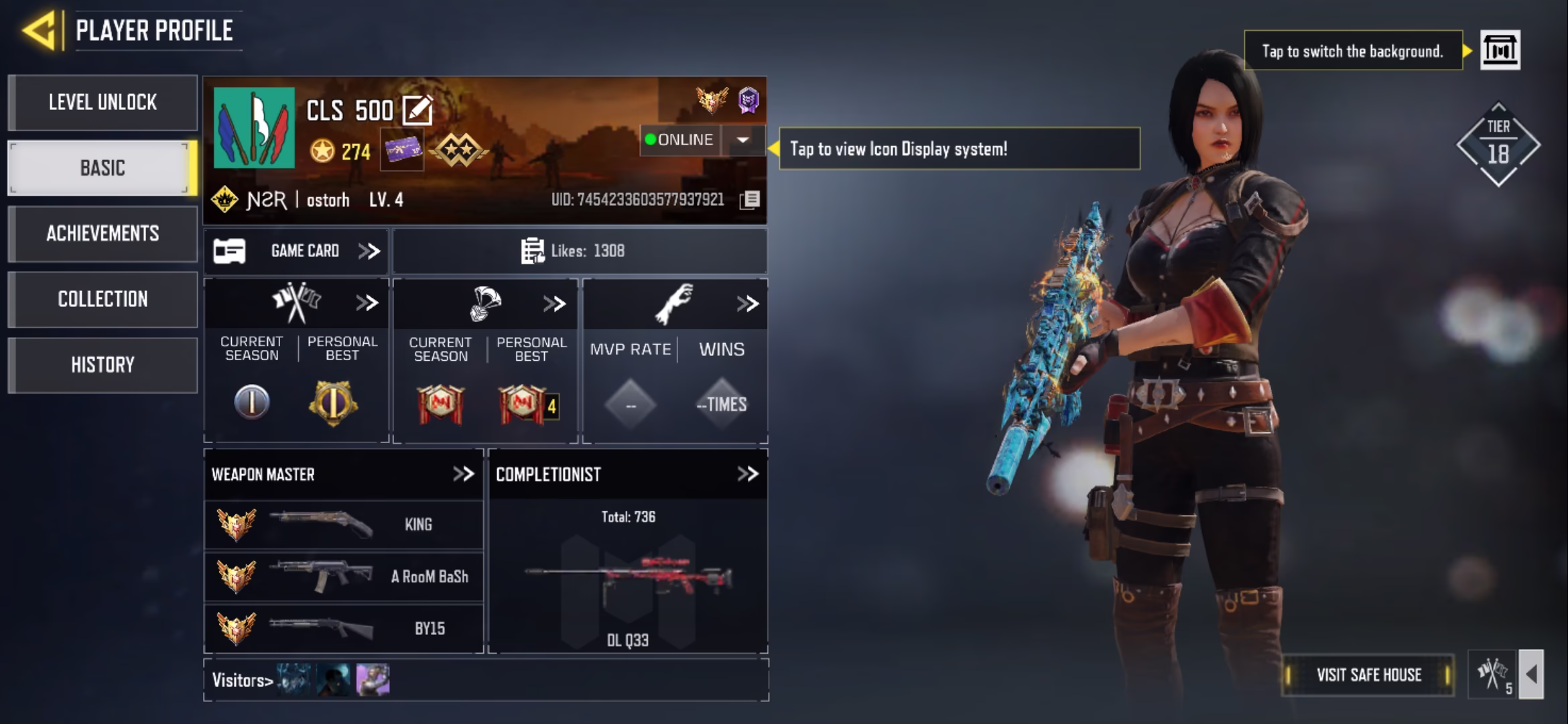Switch the profile background
1568x724 pixels.
coord(1500,50)
